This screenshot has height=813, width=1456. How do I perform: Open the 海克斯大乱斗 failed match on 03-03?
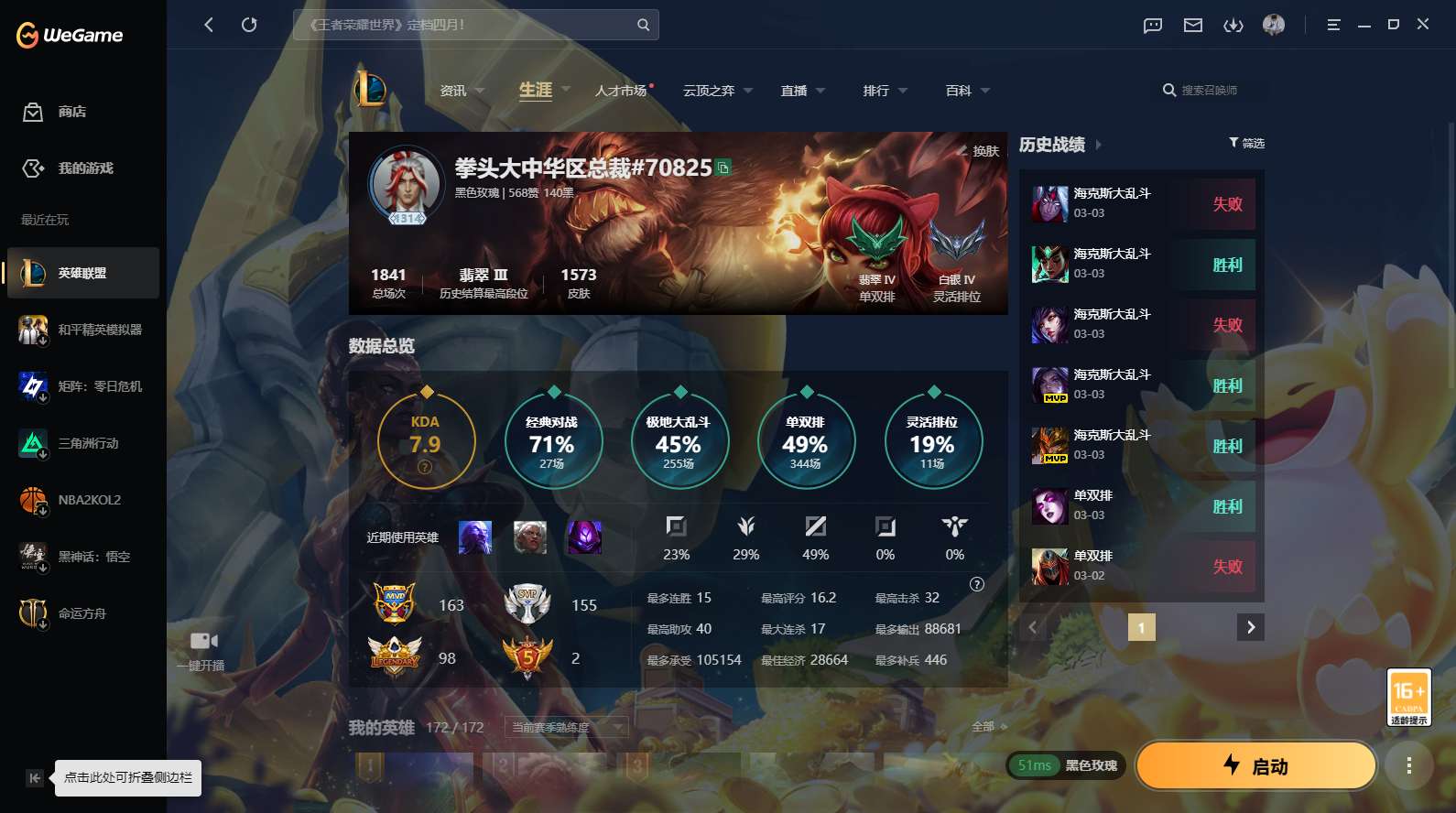(x=1139, y=203)
